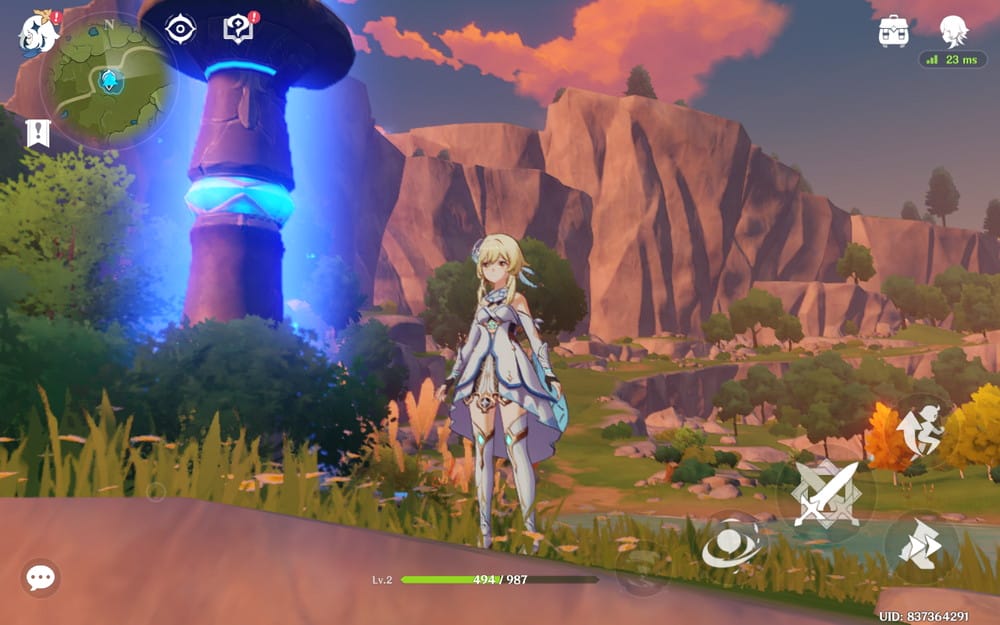1000x625 pixels.
Task: Open the circular minimap
Action: point(107,78)
